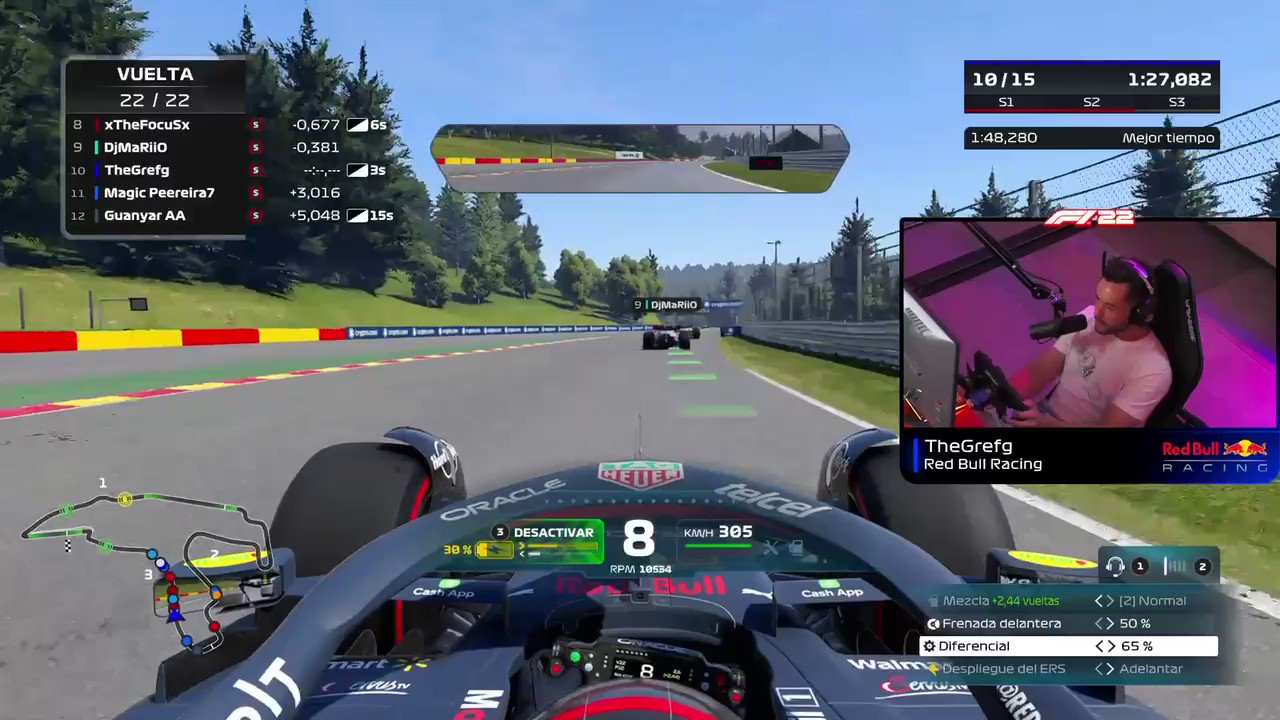Click the right arrow to increase Diferencial
Viewport: 1280px width, 720px height.
pos(1113,645)
